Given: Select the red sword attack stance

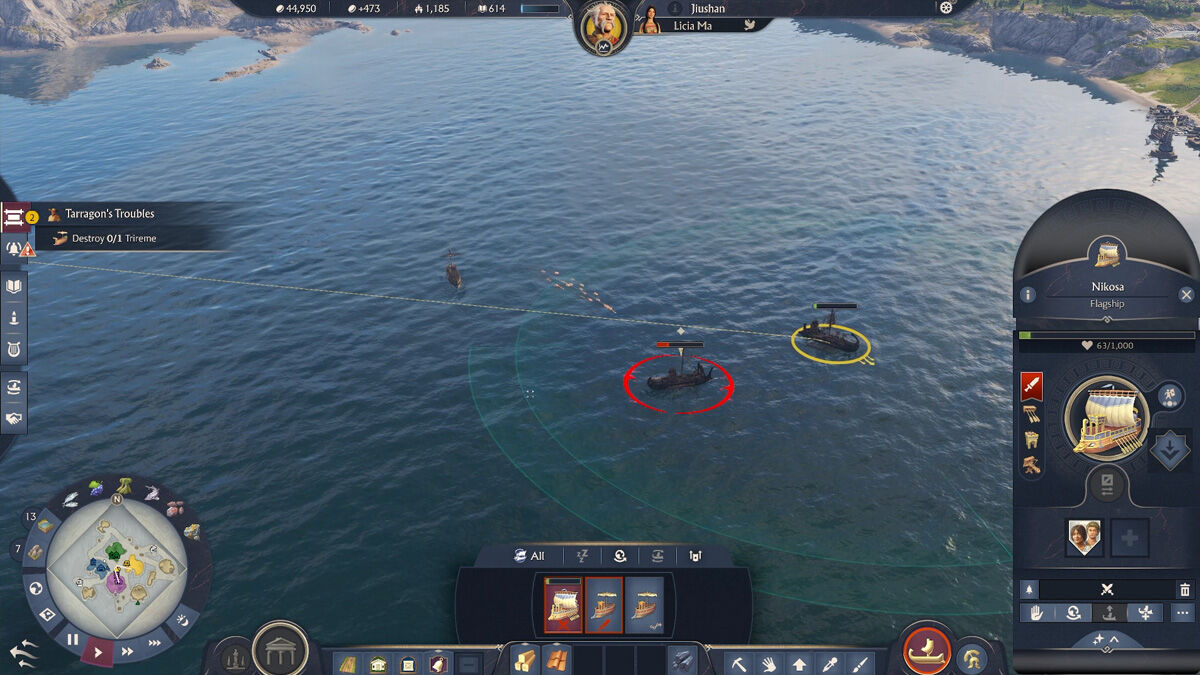Looking at the screenshot, I should click(1031, 385).
